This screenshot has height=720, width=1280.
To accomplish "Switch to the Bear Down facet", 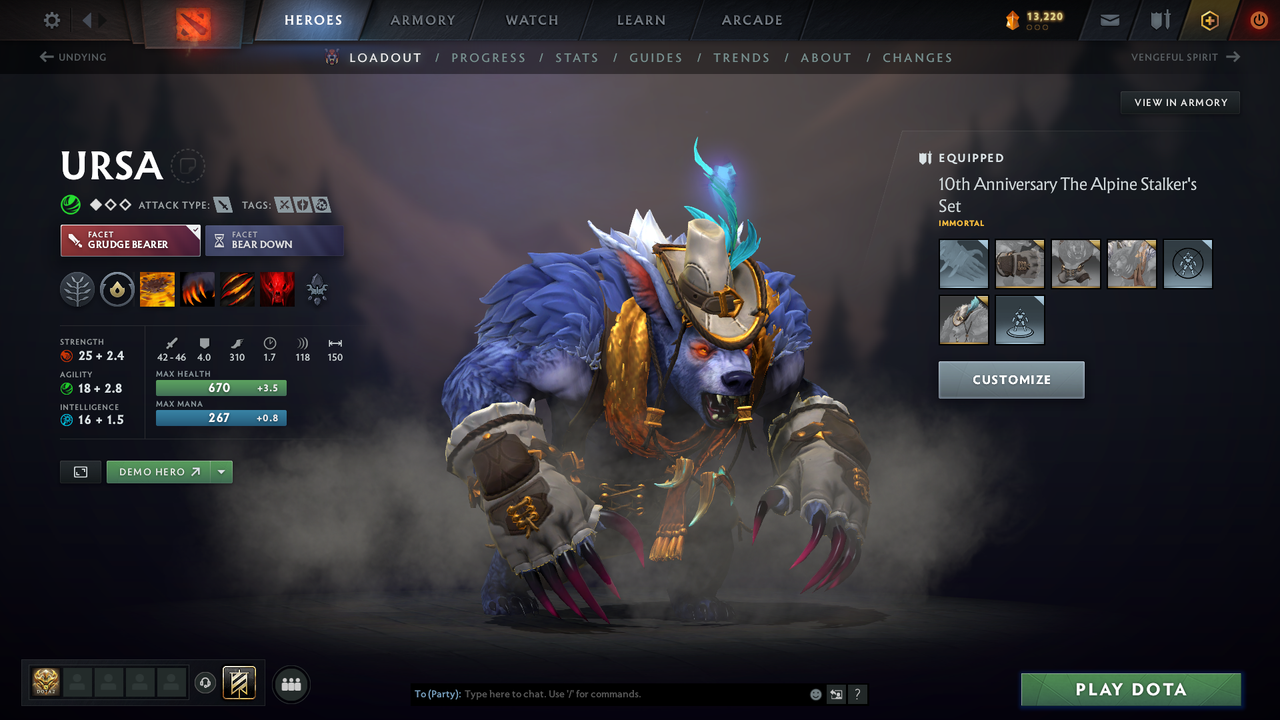I will pos(274,240).
